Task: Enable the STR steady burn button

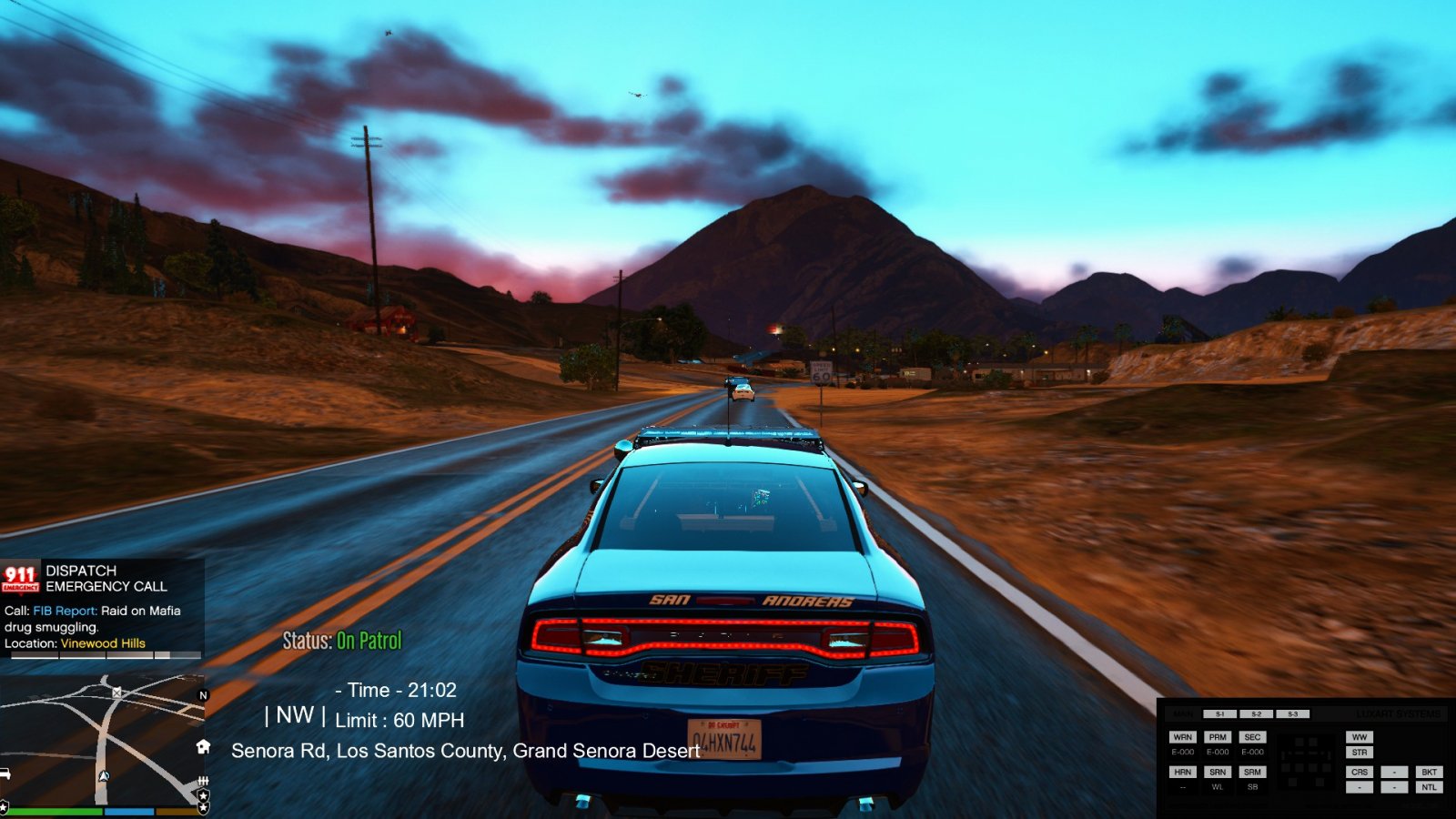Action: pos(1360,753)
